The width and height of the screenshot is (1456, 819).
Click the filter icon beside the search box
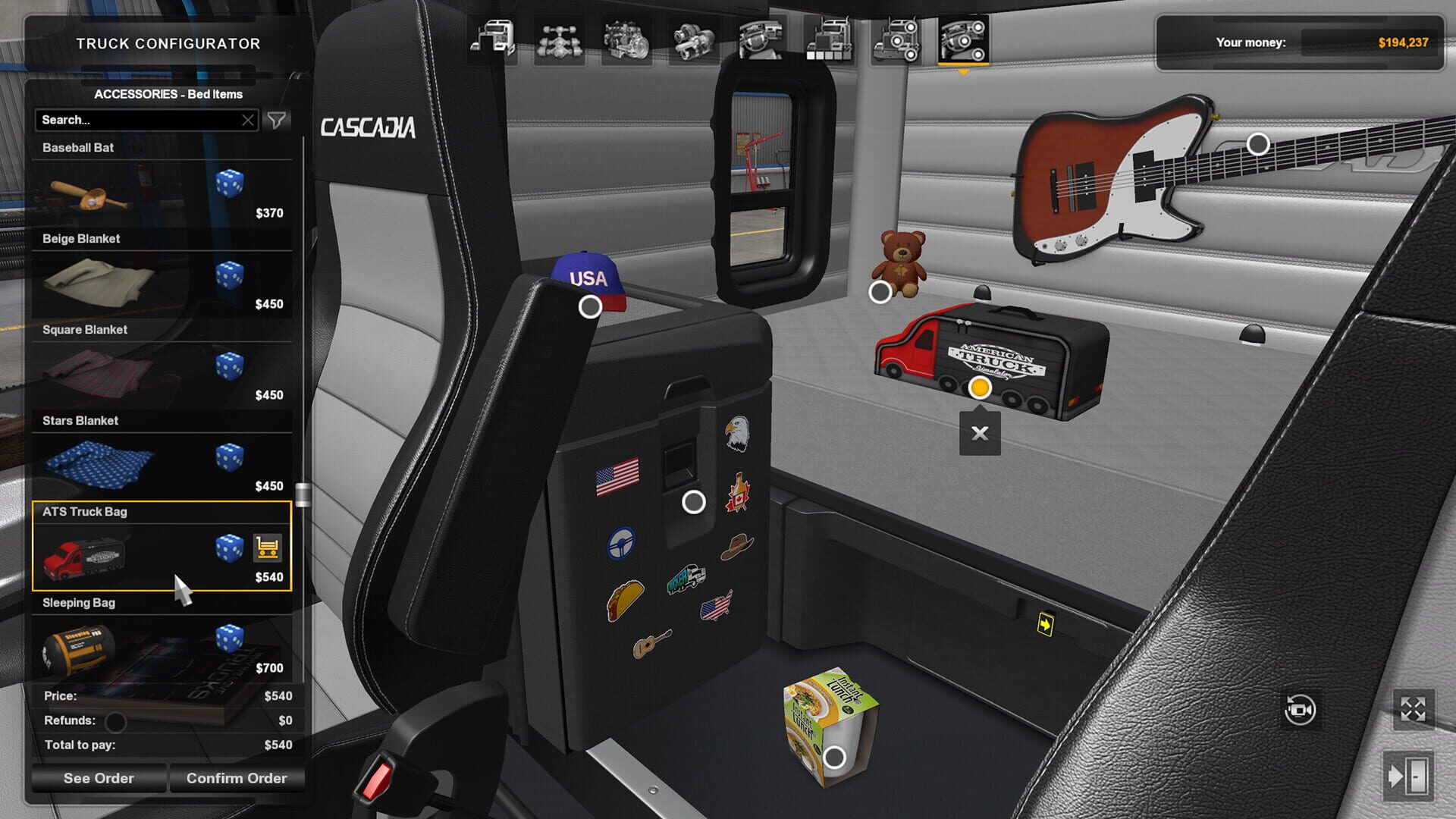point(278,120)
